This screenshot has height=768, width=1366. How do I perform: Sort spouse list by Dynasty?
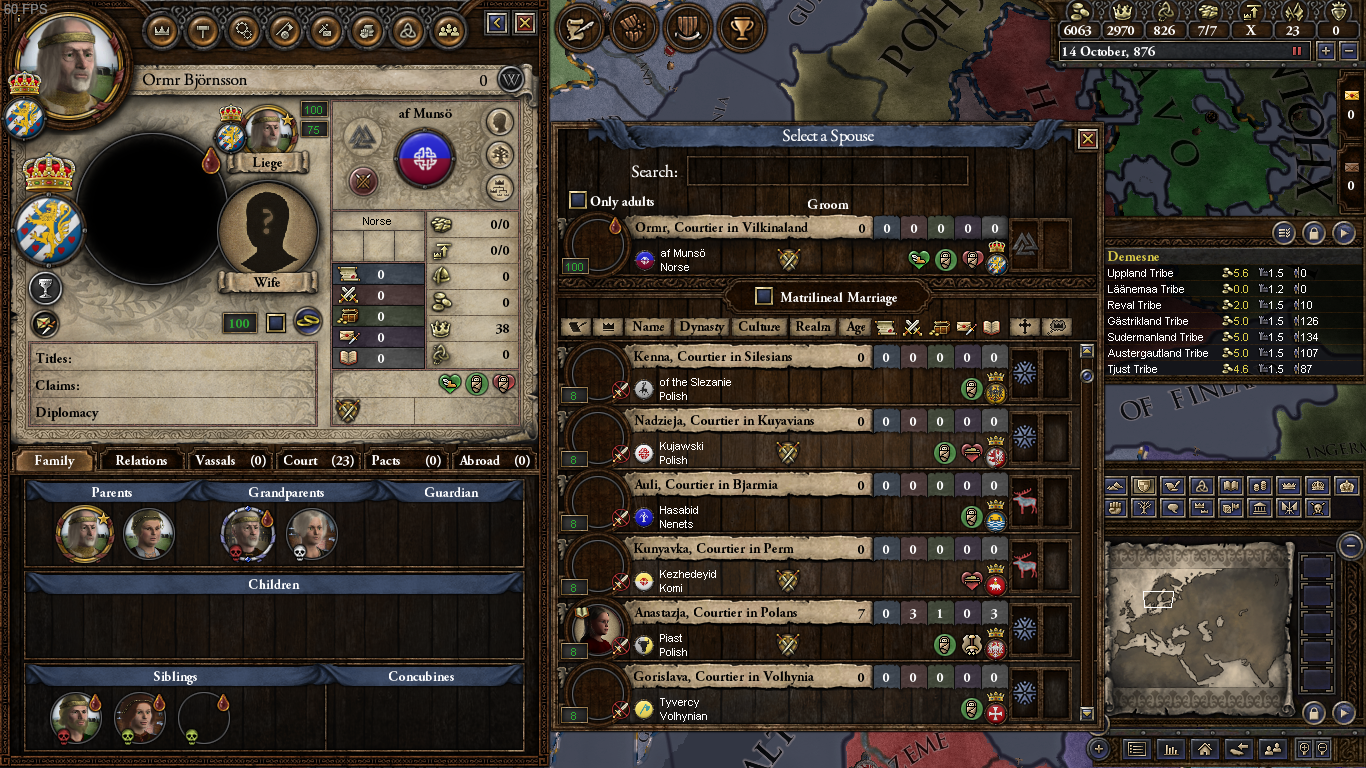coord(701,327)
